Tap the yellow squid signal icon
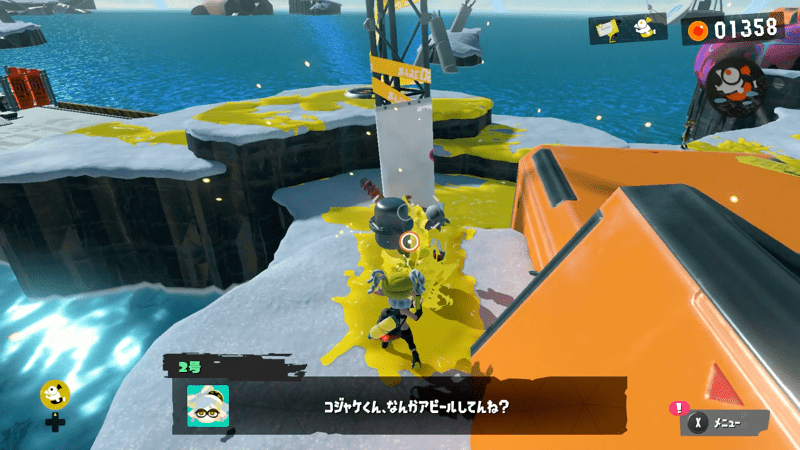Screen dimensions: 800x450 (x=54, y=393)
